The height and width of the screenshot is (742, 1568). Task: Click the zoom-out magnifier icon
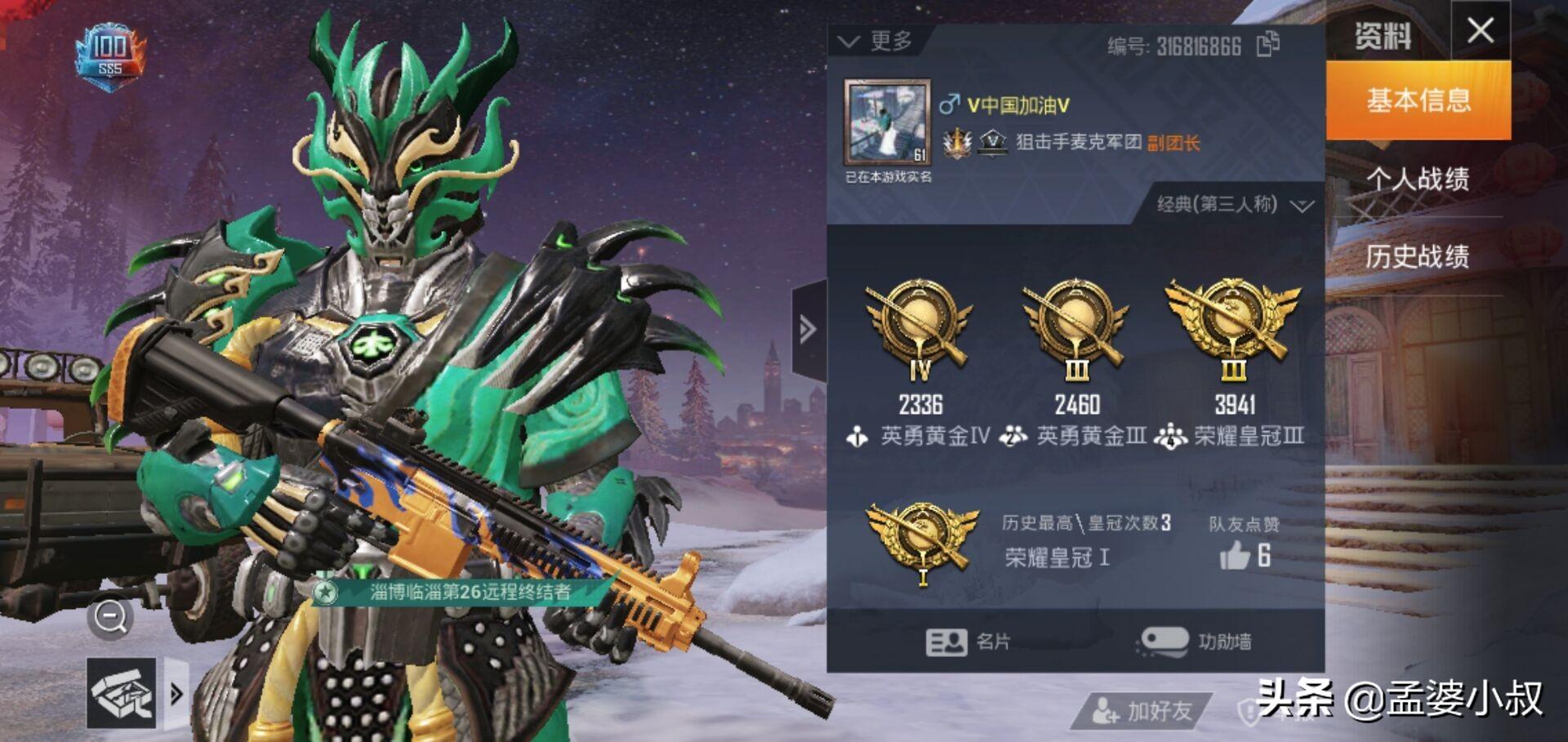(109, 618)
